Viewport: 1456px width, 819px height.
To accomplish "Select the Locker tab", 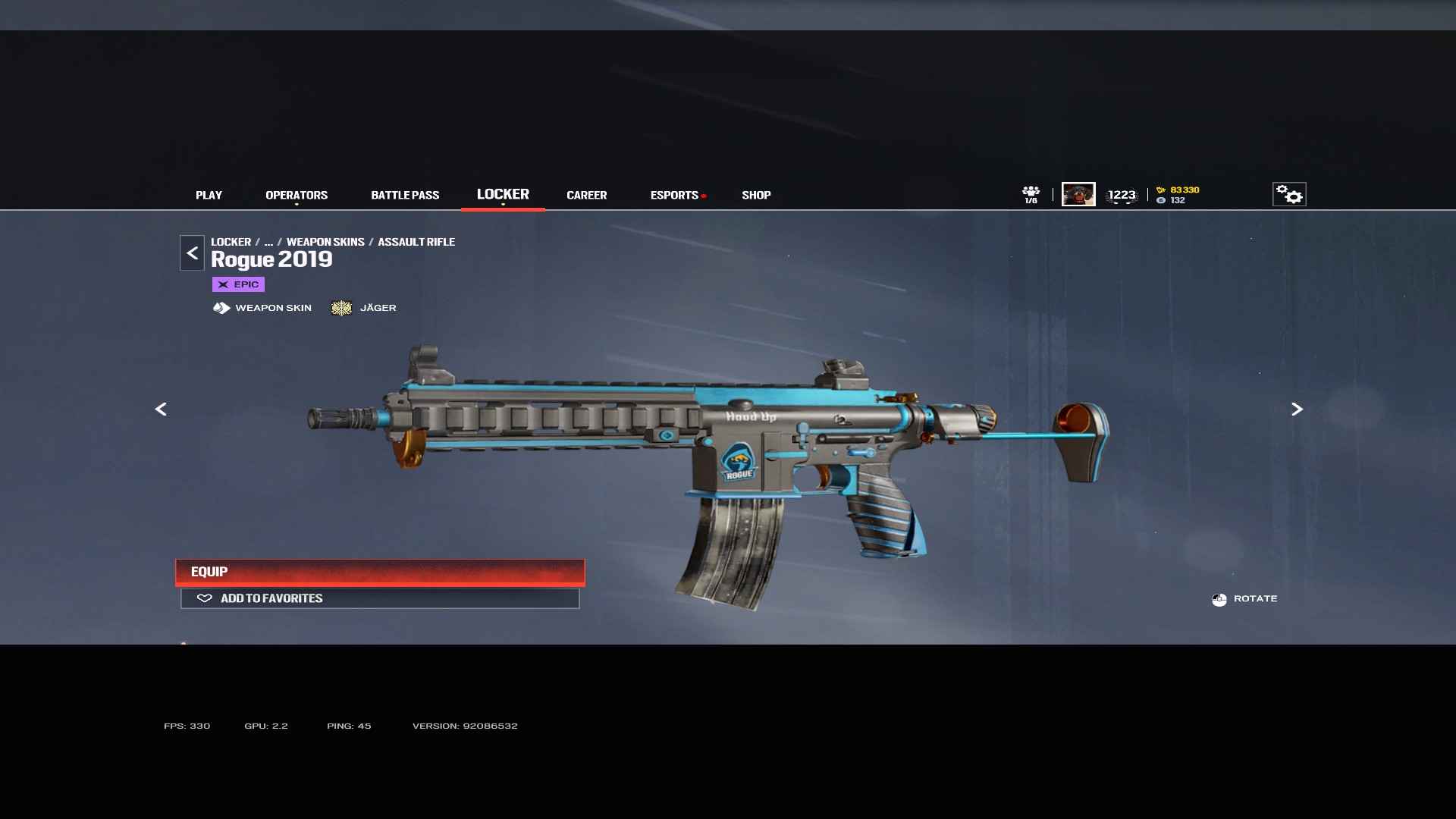I will [503, 194].
